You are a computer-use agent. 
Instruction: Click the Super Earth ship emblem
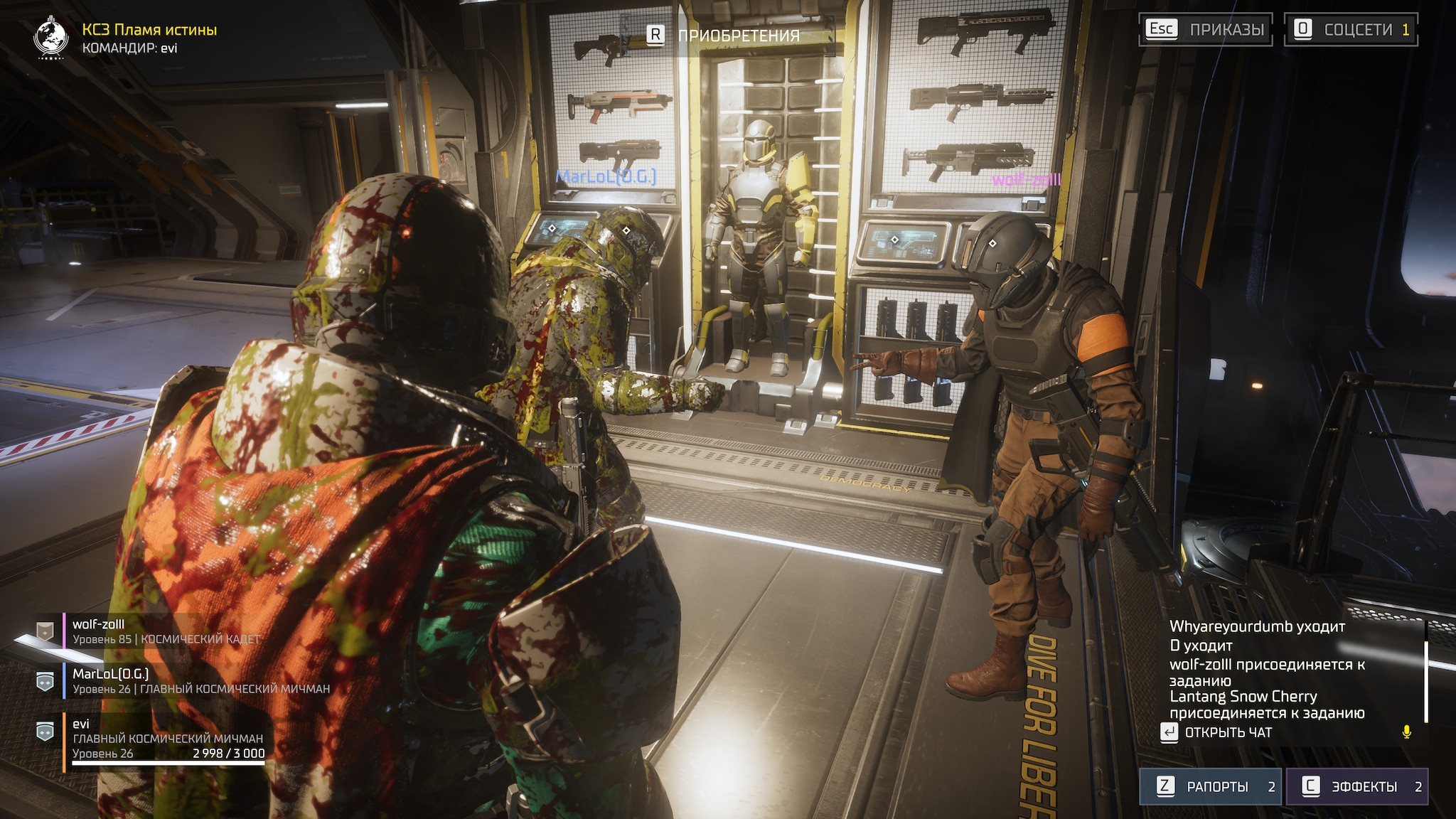pyautogui.click(x=51, y=38)
